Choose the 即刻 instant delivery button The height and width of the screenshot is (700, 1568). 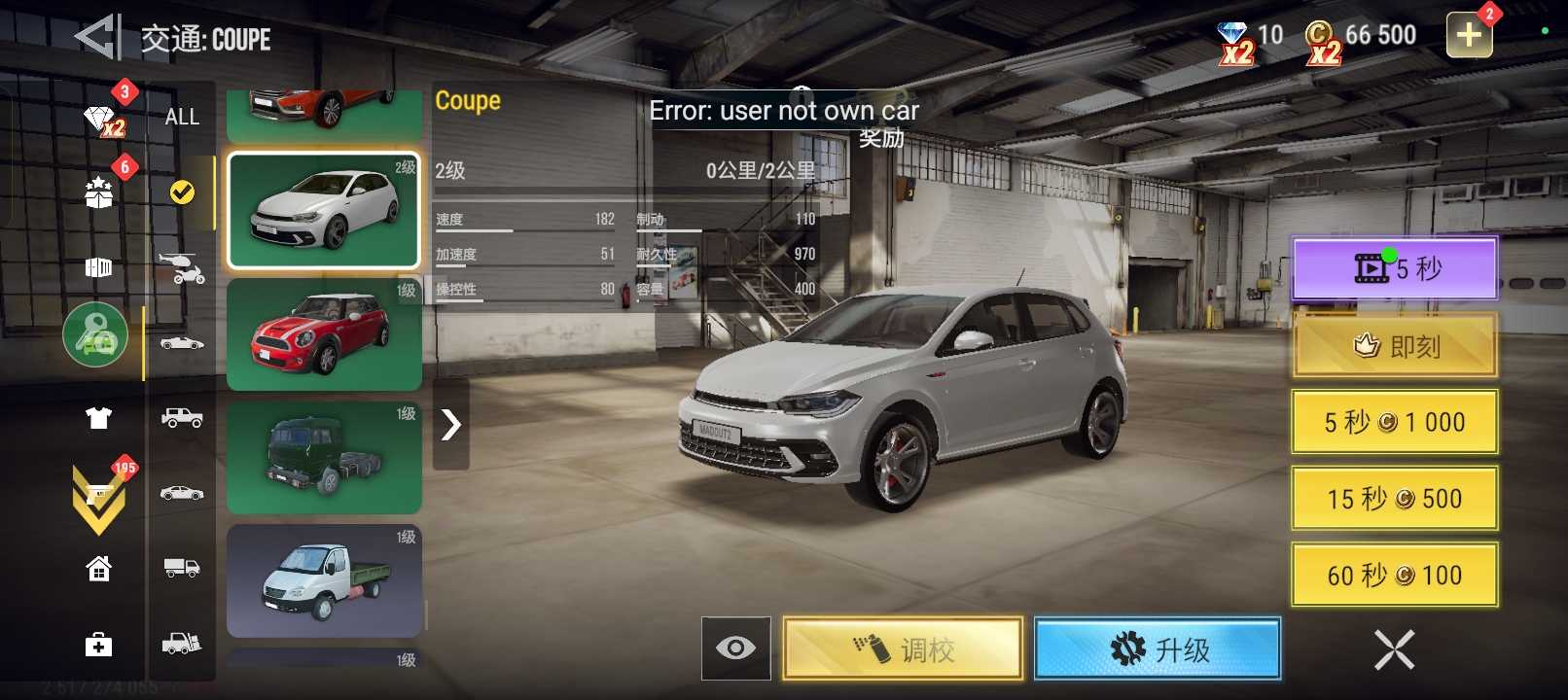(1394, 345)
